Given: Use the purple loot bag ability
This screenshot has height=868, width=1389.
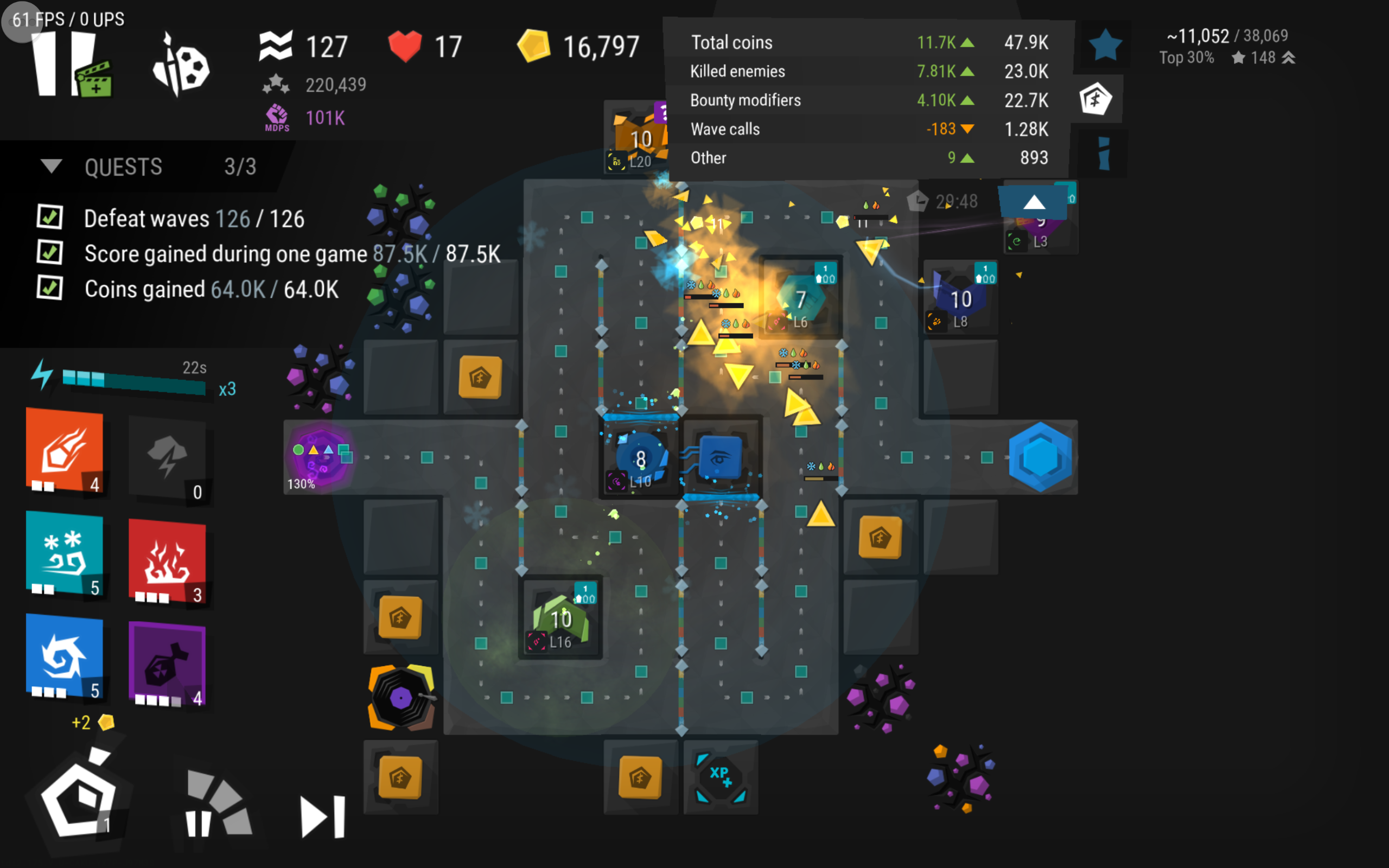Looking at the screenshot, I should click(x=167, y=664).
